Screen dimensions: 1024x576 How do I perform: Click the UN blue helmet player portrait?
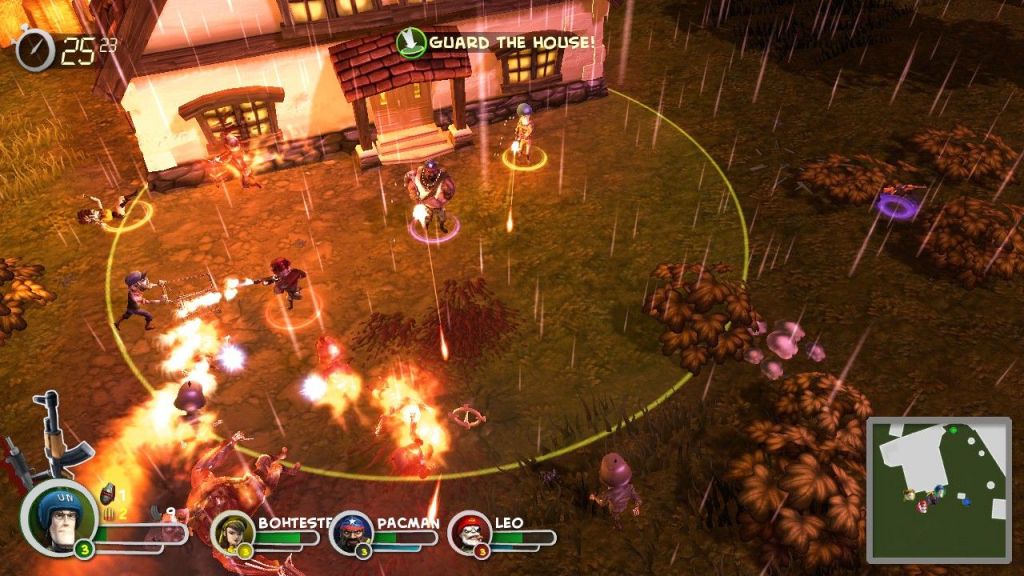(58, 516)
